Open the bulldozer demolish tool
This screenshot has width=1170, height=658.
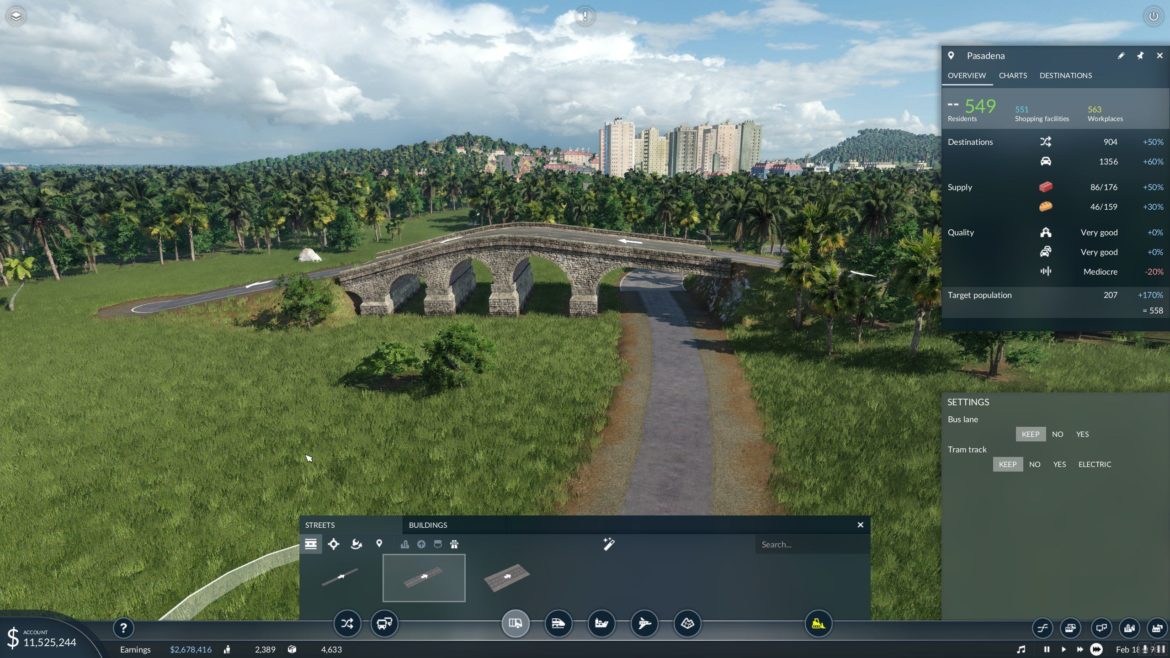coord(818,624)
